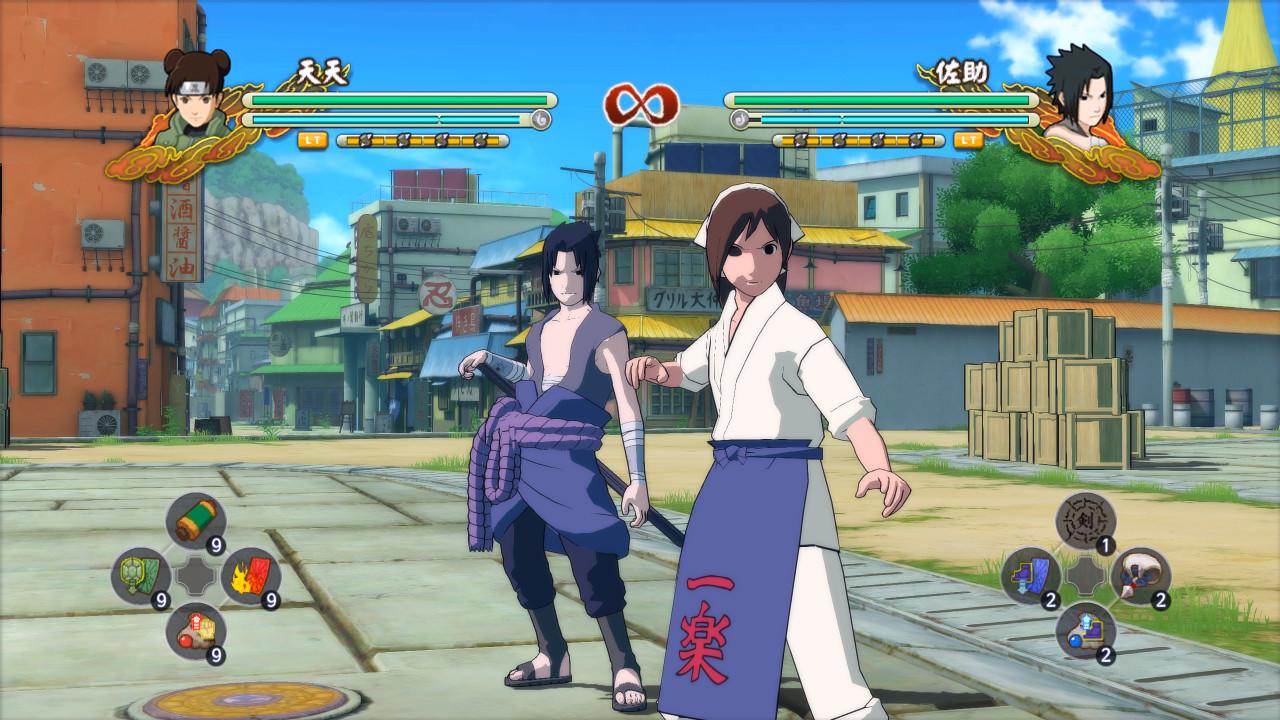Use the blue orb boot-boost item
The width and height of the screenshot is (1280, 720).
(1085, 632)
